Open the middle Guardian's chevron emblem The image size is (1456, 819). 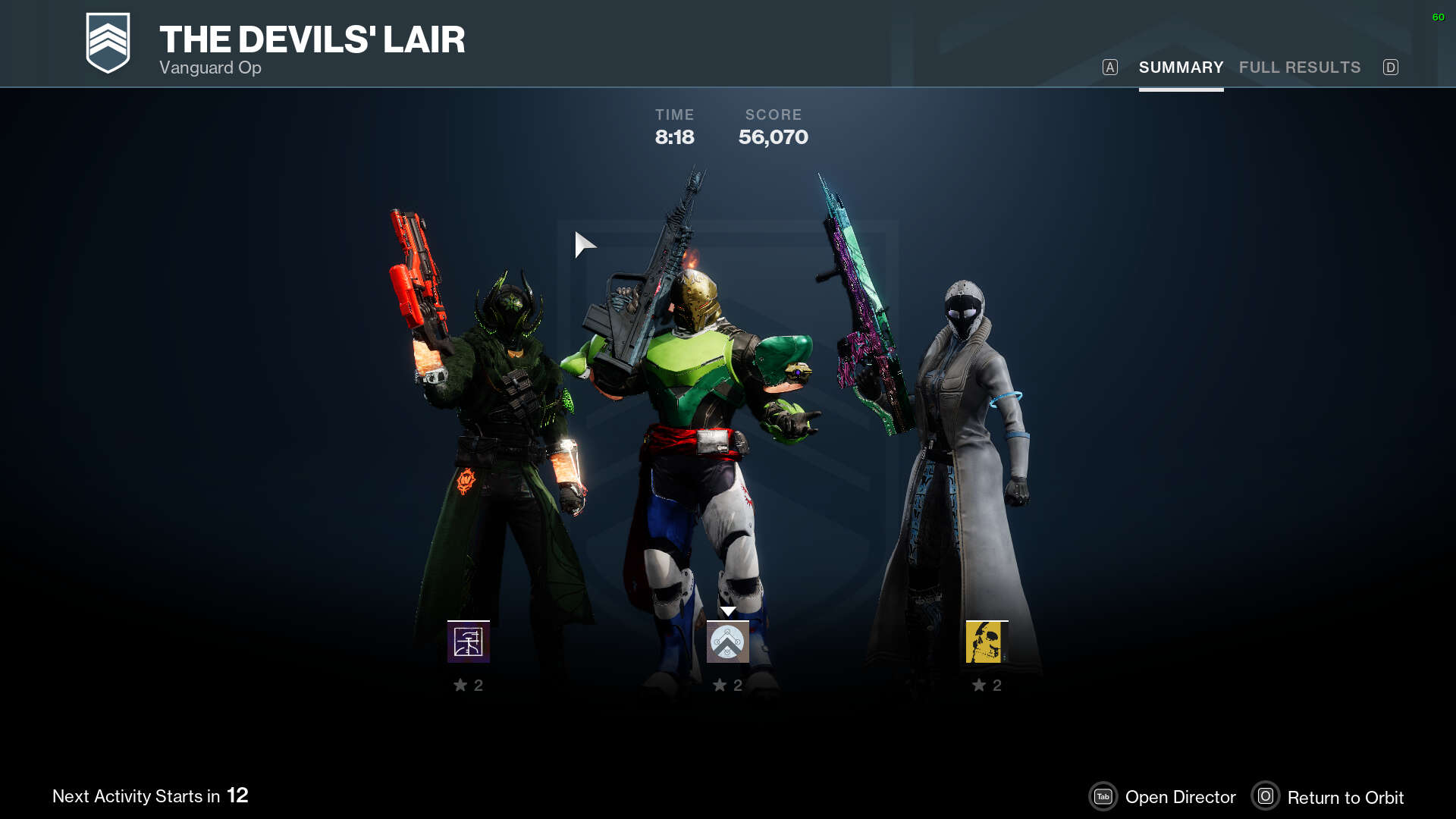727,642
